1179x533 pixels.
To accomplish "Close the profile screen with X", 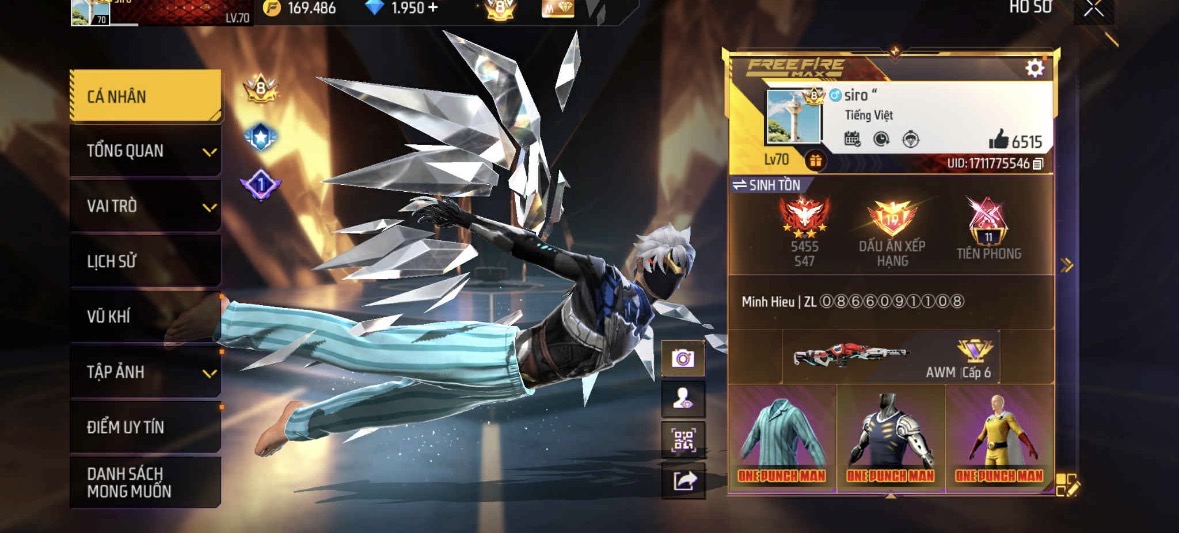I will 1094,9.
